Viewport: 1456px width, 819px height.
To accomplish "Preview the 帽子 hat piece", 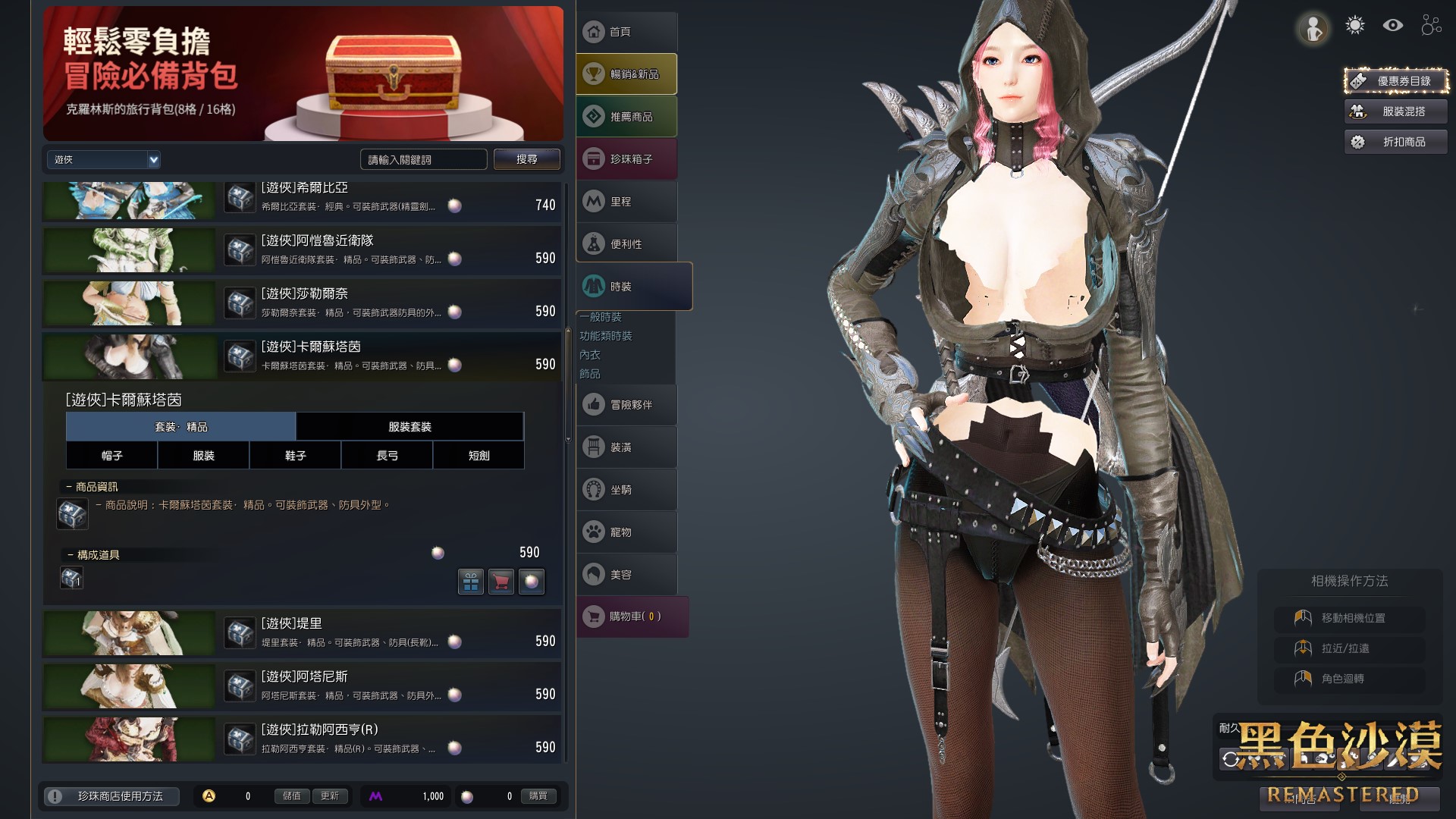I will [x=111, y=456].
